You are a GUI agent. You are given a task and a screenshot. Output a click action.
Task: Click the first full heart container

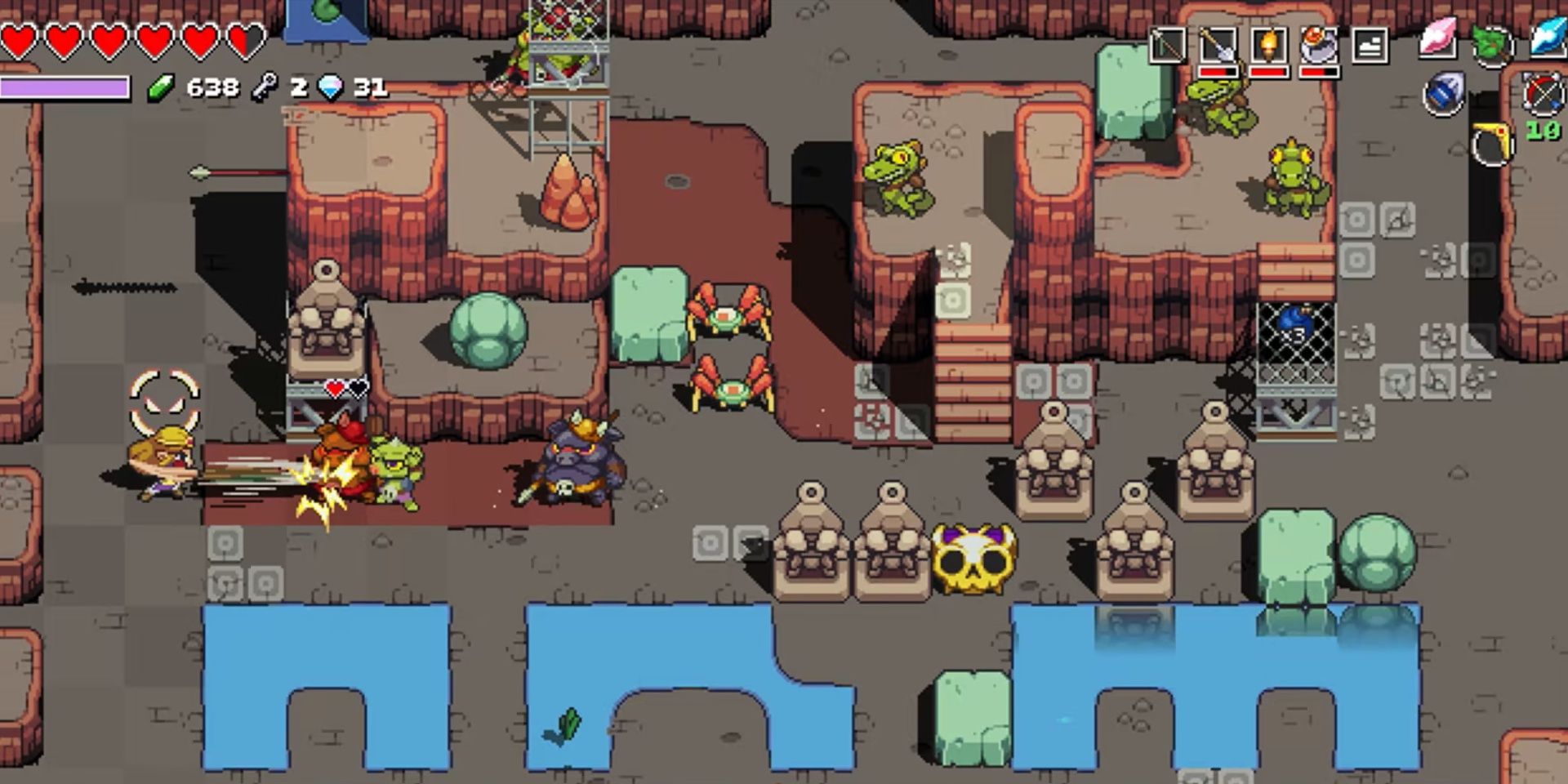pyautogui.click(x=18, y=41)
